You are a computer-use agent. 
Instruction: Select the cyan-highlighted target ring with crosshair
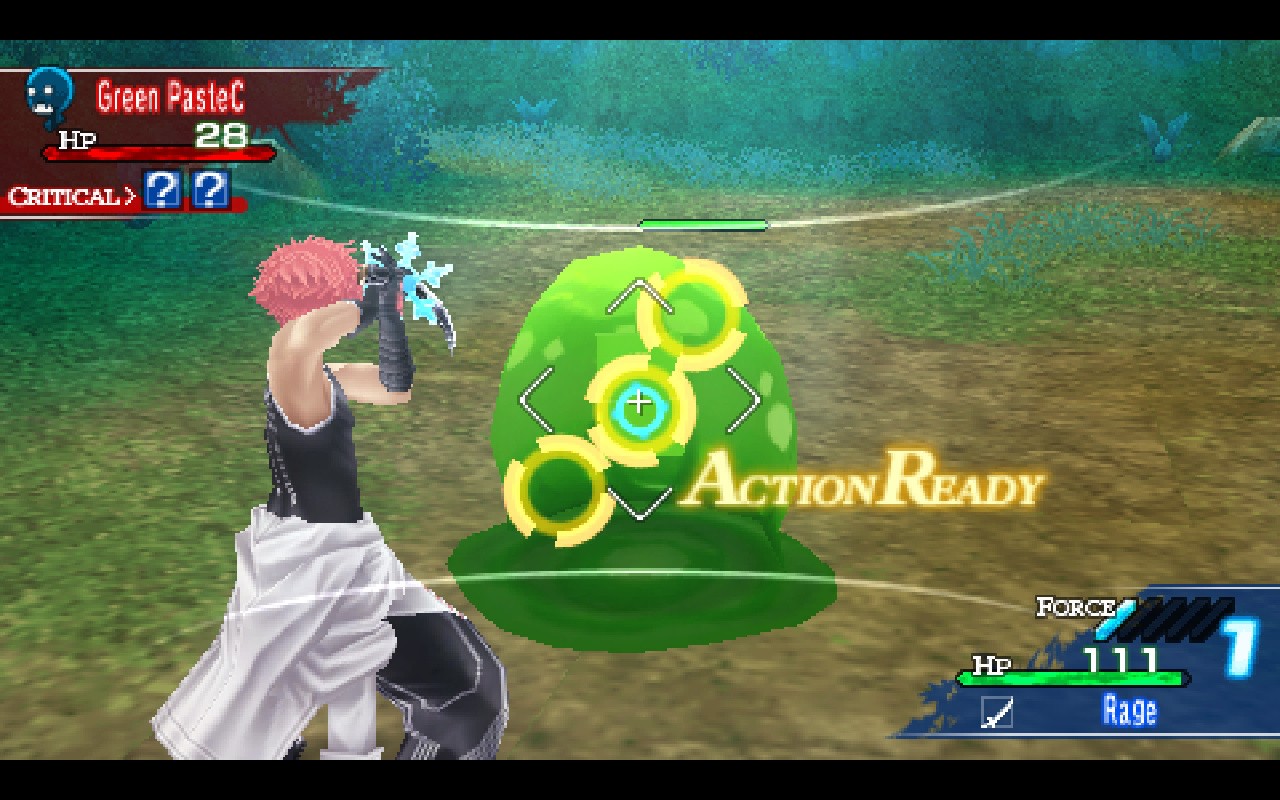tap(638, 405)
